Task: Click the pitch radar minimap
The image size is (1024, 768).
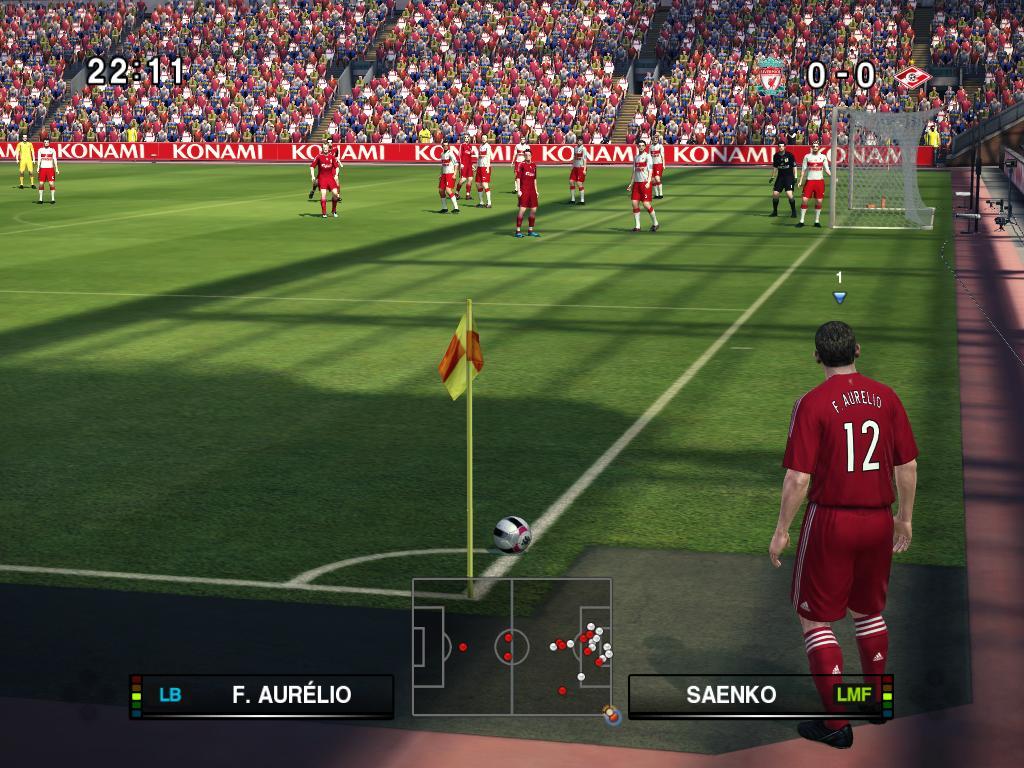Action: click(x=512, y=646)
